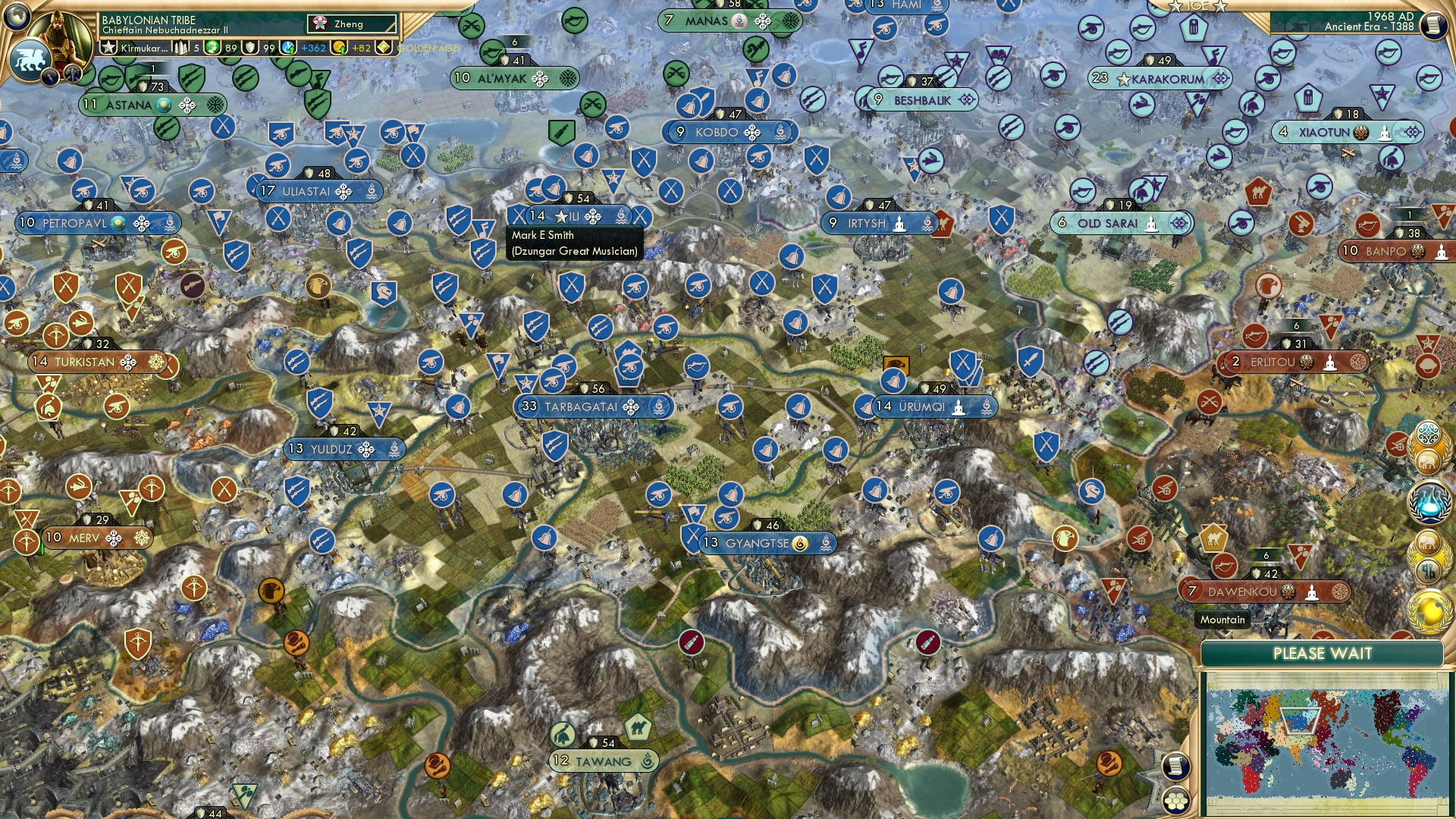Click the blue science beaker notification badge
Screen dimensions: 1456x819
click(1429, 503)
